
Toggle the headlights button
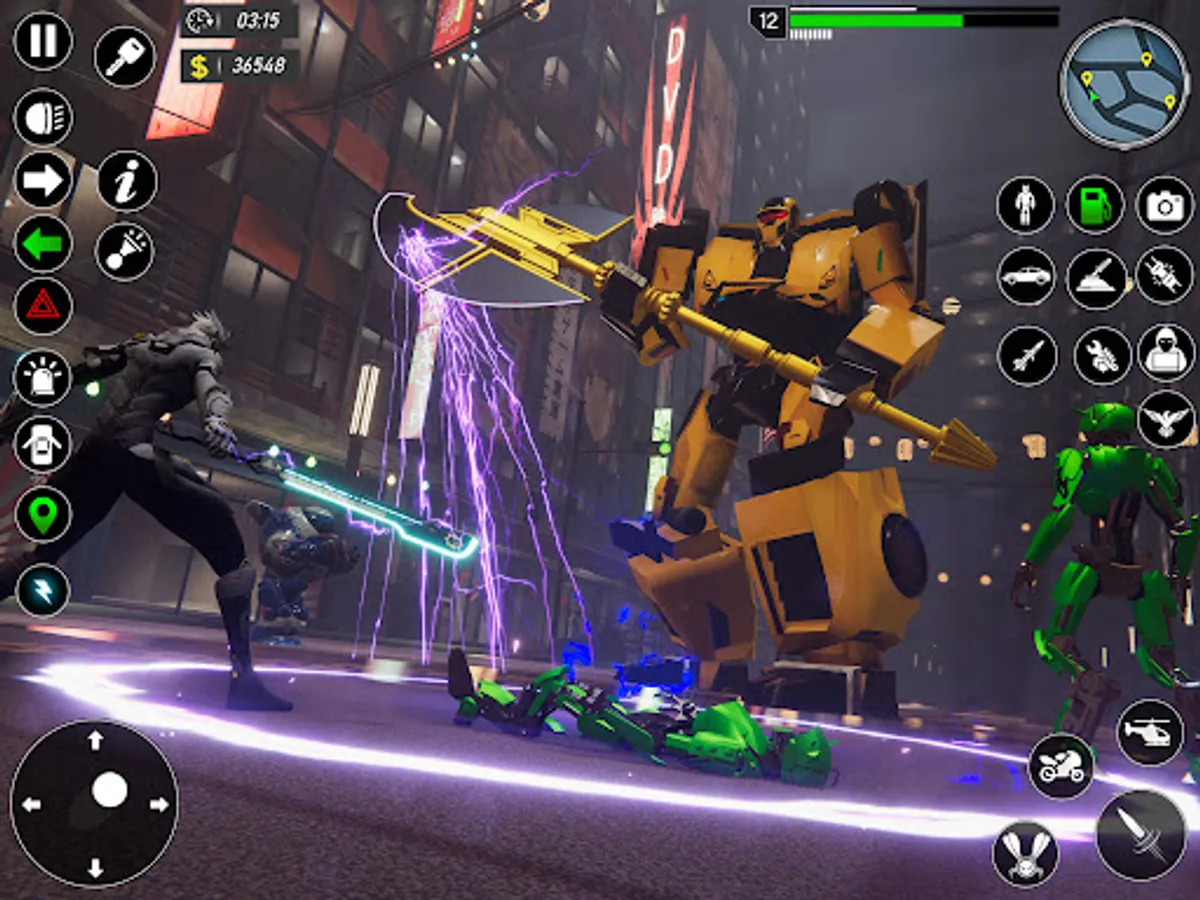click(43, 117)
